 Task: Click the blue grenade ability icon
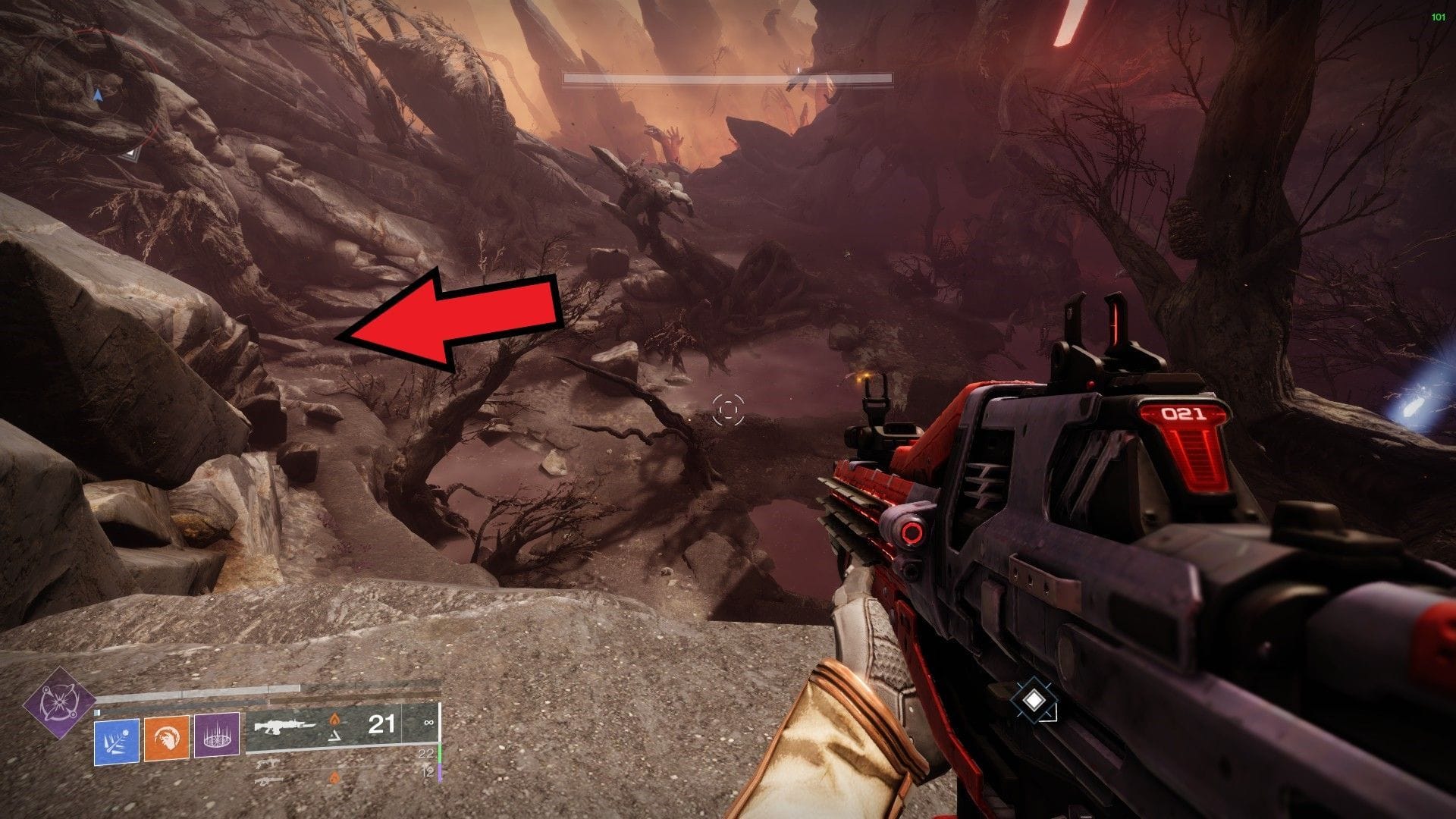116,741
